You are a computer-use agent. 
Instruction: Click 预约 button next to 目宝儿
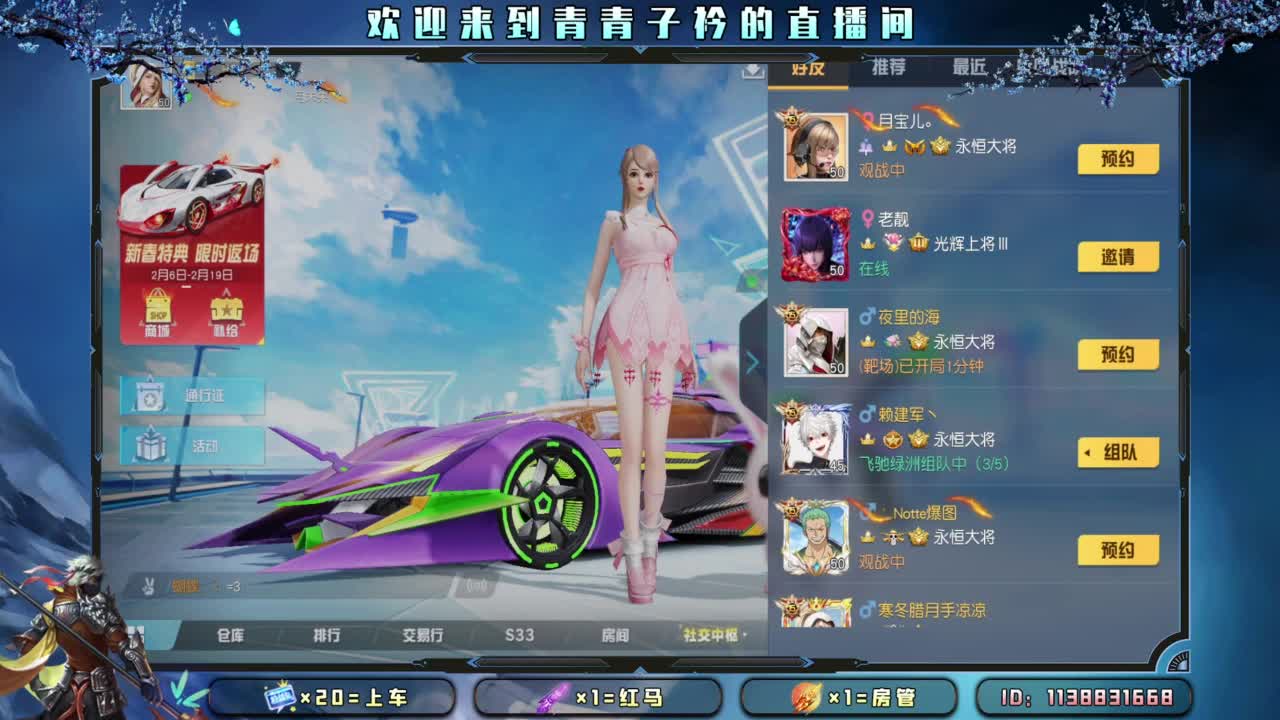(x=1118, y=158)
